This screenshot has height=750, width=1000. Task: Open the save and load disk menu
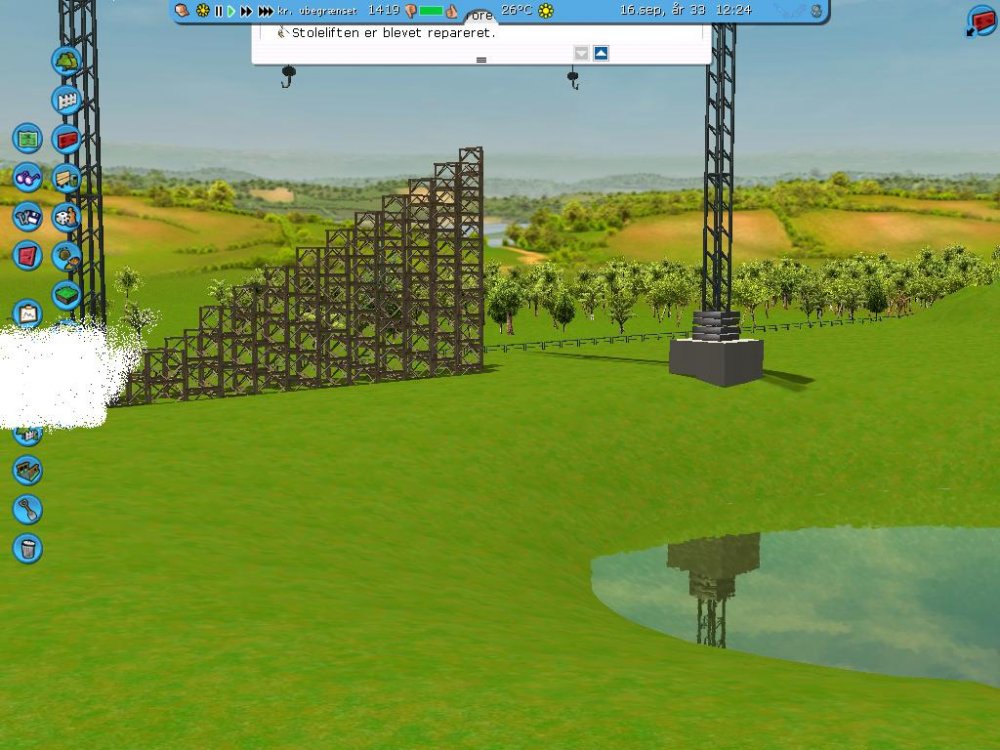click(x=27, y=216)
